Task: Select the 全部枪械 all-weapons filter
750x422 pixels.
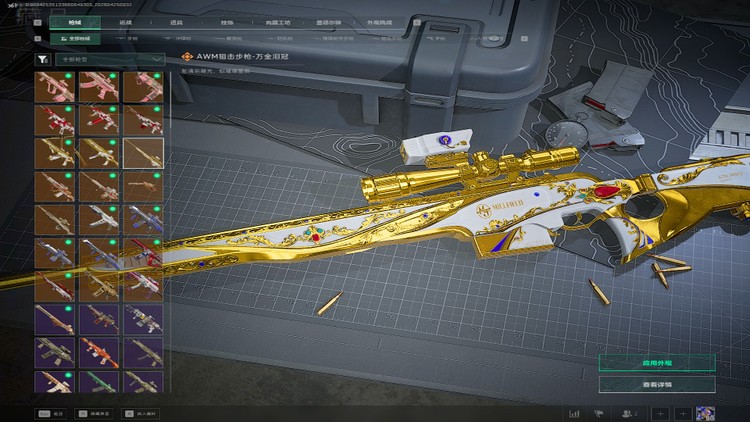Action: pyautogui.click(x=70, y=38)
